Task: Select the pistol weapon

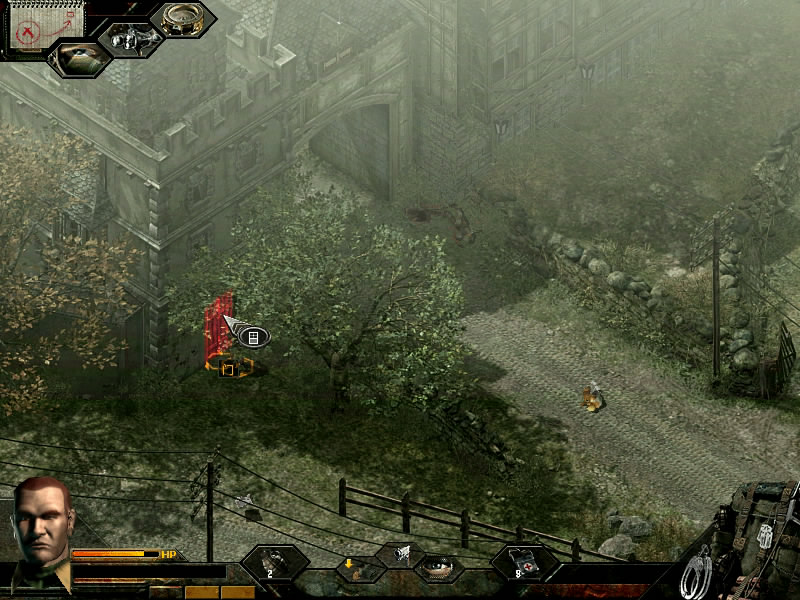Action: (400, 552)
